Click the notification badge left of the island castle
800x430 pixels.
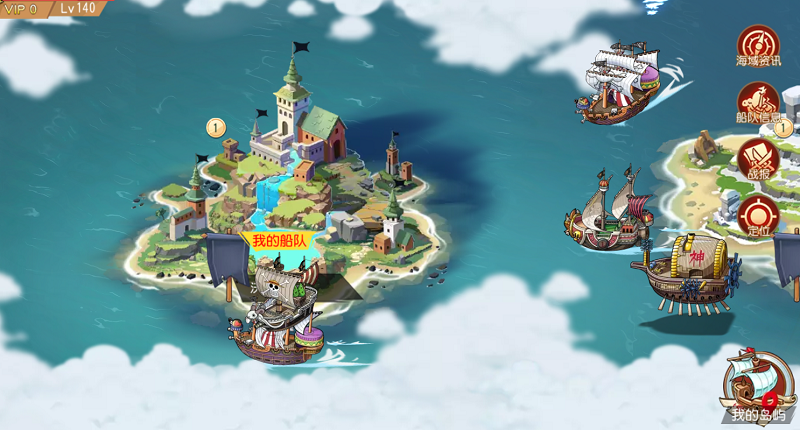pos(215,127)
